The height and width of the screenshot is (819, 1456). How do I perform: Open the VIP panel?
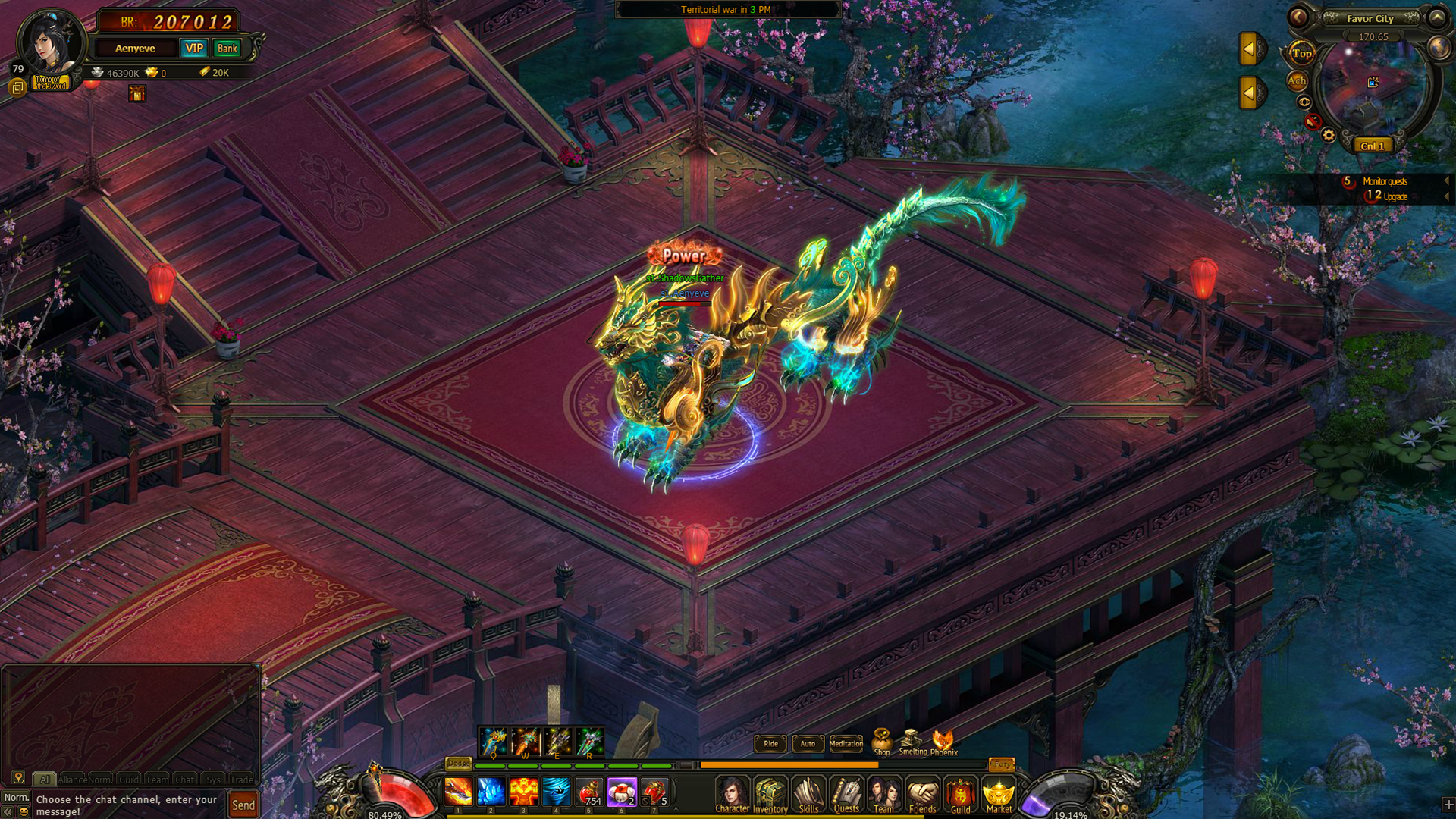click(x=194, y=48)
